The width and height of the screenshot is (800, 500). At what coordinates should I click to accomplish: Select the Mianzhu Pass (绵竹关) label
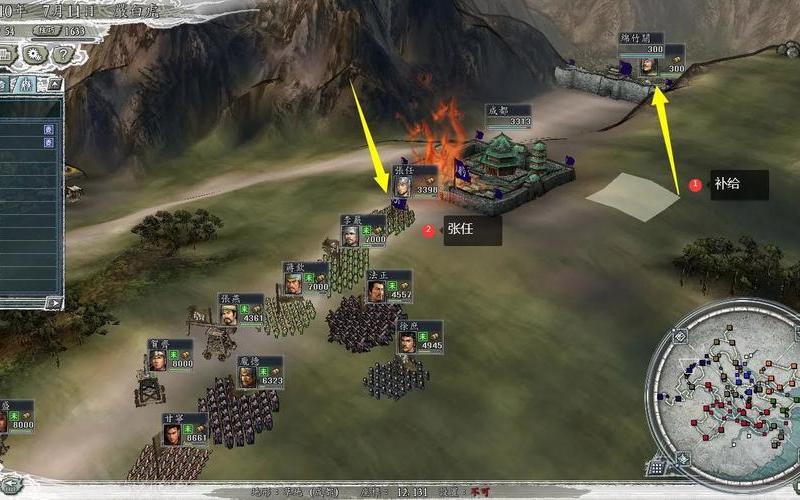click(651, 57)
